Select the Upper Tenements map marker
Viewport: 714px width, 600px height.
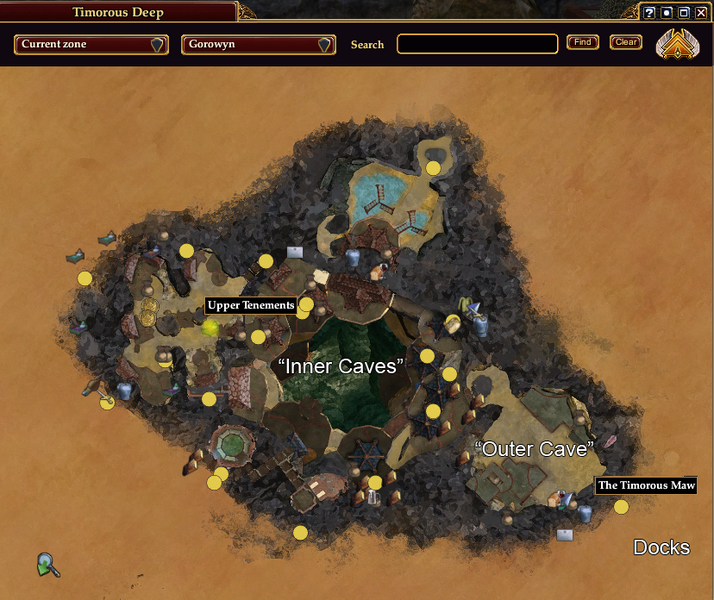click(211, 326)
